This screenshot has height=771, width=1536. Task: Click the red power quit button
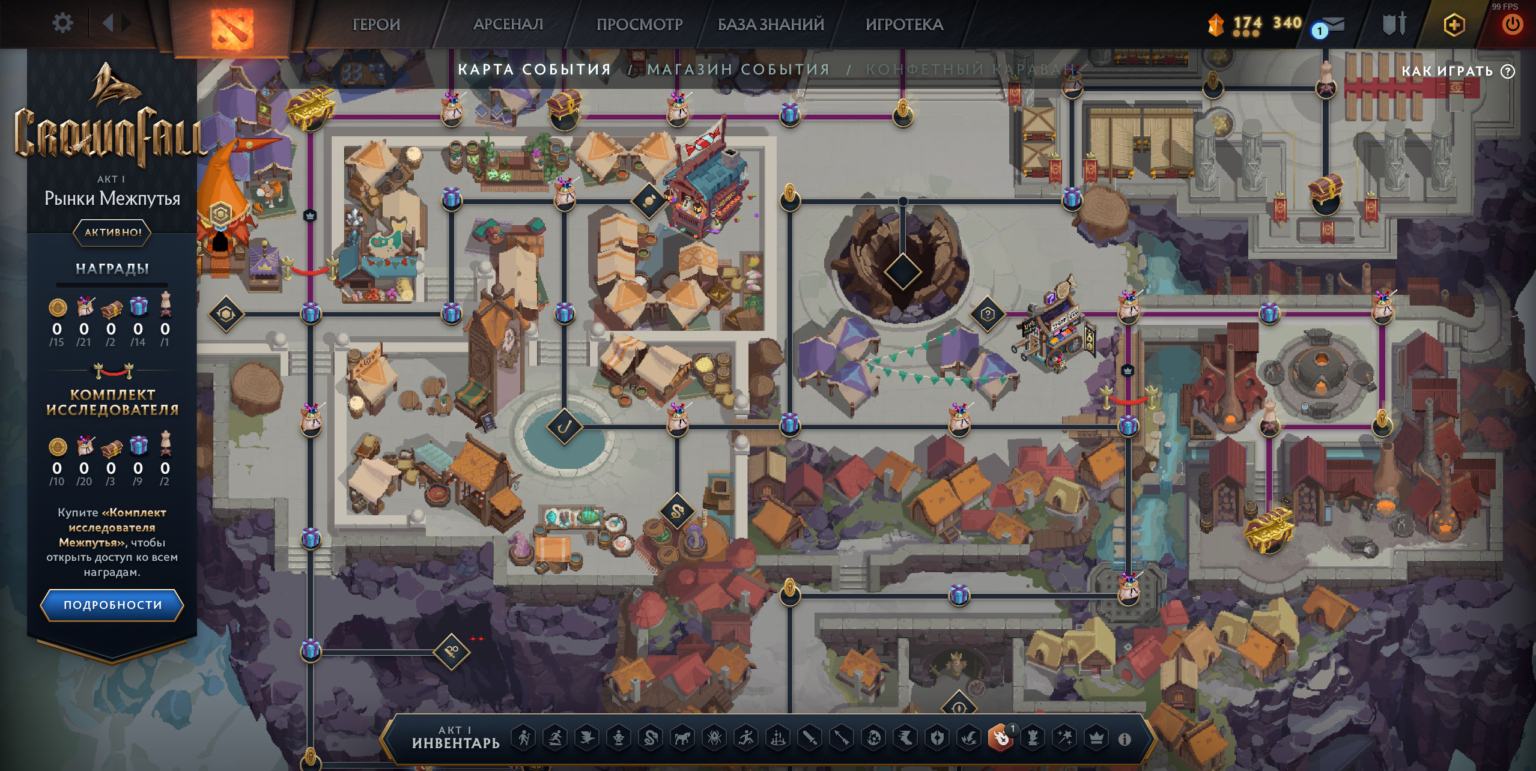[x=1511, y=25]
